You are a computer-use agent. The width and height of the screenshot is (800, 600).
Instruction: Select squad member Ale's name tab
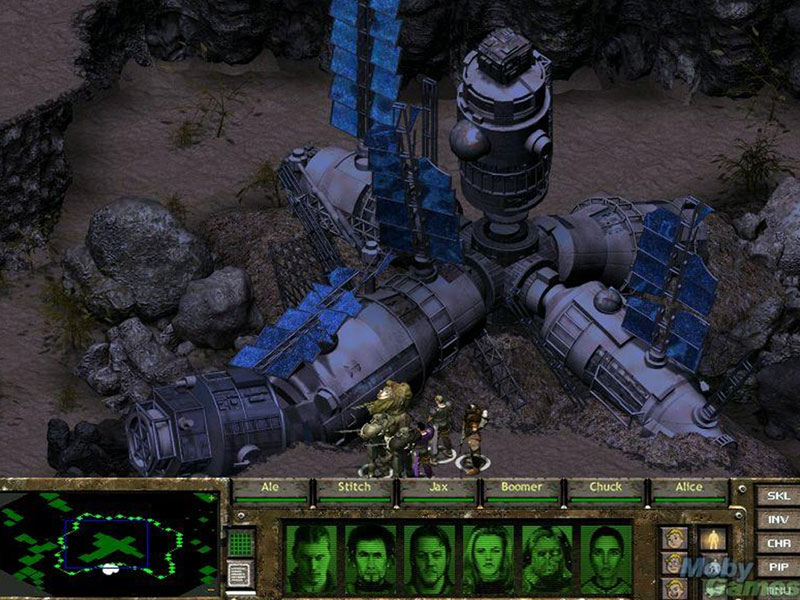(x=272, y=488)
